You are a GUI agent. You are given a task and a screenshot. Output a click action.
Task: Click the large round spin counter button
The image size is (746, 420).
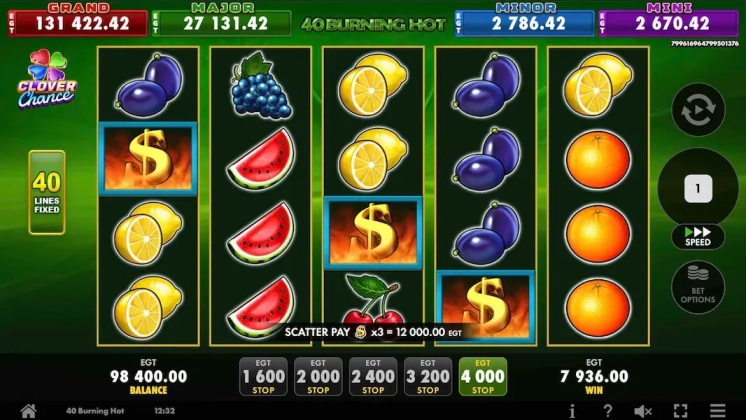tap(698, 188)
